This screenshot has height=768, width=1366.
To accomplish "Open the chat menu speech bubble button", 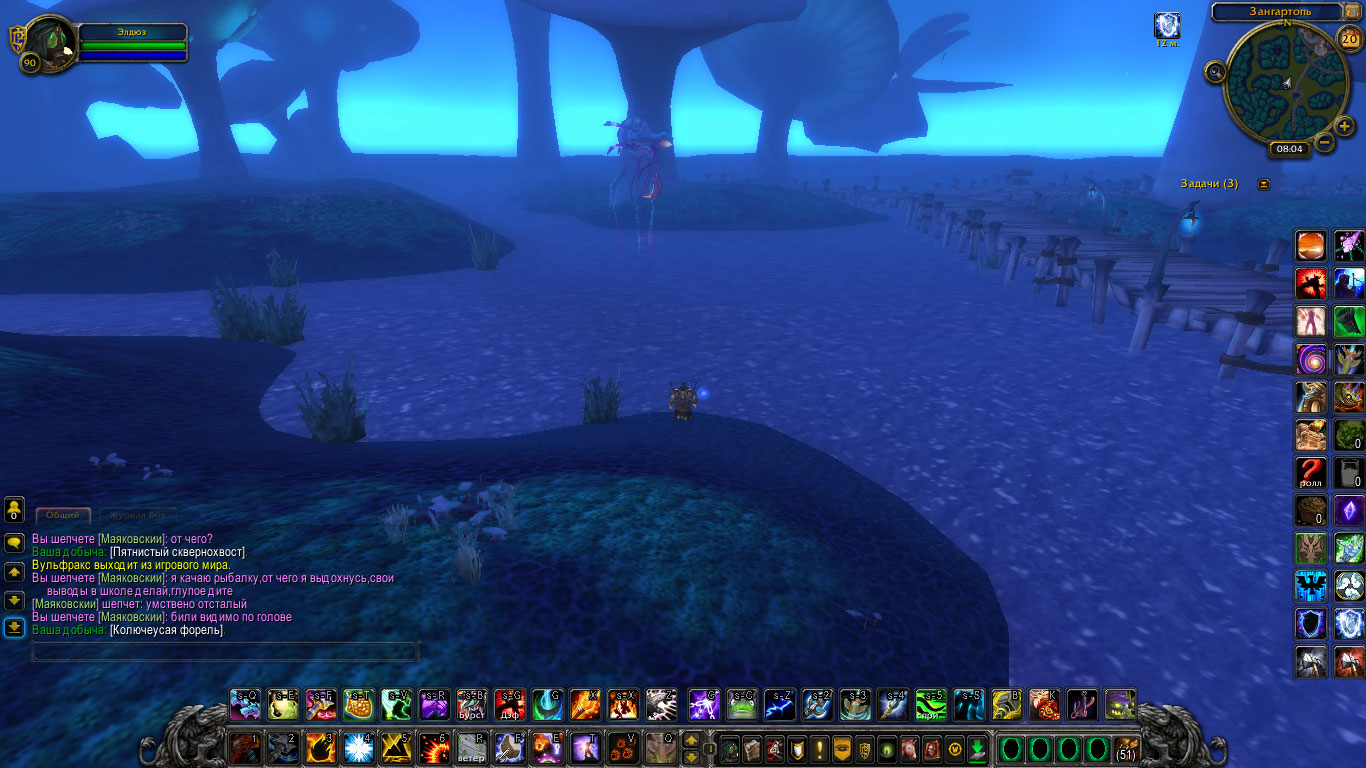I will tap(14, 542).
